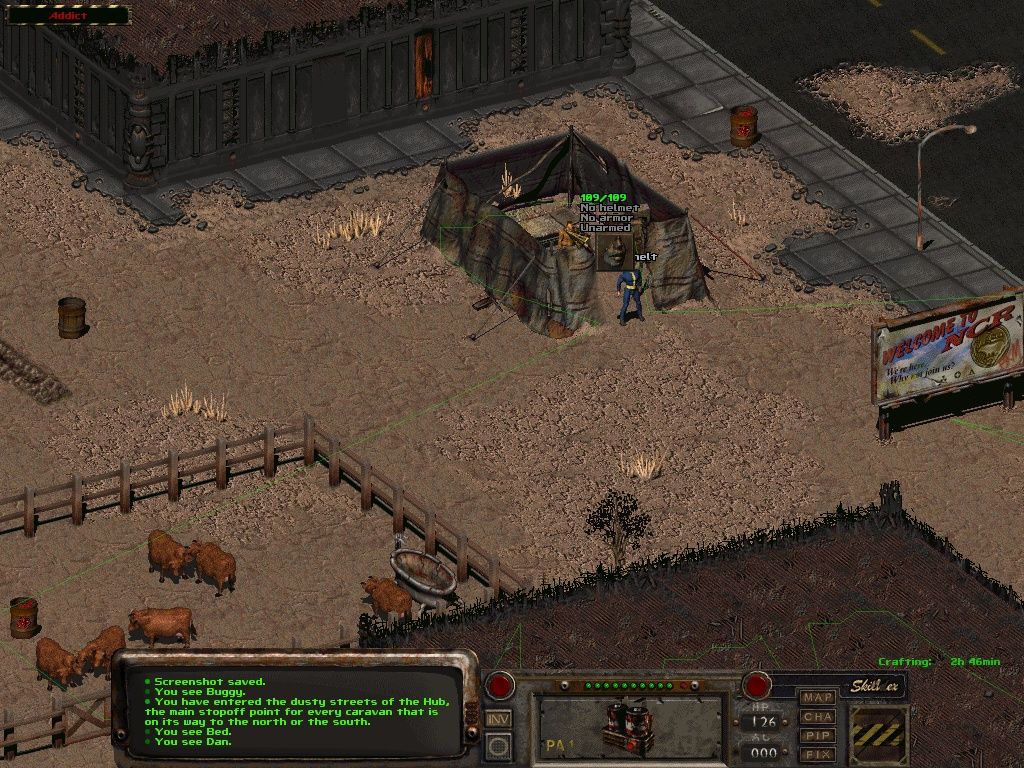
Task: Click the red round button beside Skilldex
Action: (x=756, y=685)
